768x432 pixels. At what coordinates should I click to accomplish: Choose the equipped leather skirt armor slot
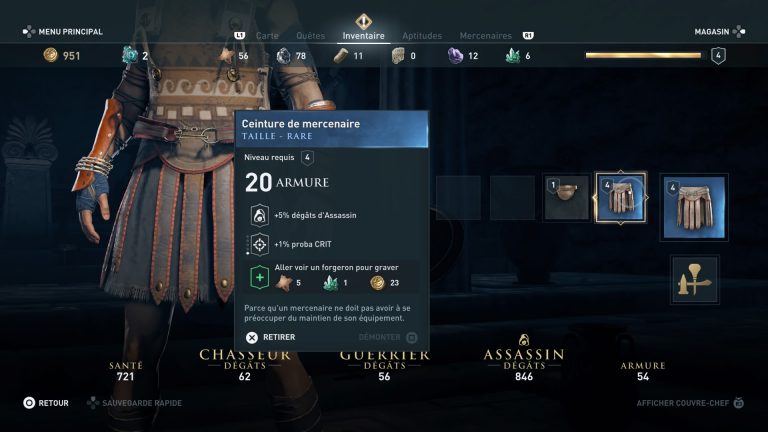tap(695, 207)
